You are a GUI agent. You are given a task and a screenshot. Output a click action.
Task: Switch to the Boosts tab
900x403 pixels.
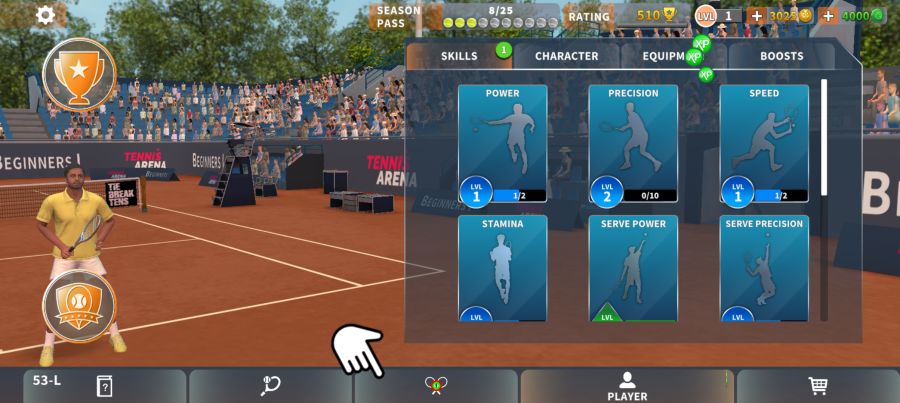click(x=781, y=56)
